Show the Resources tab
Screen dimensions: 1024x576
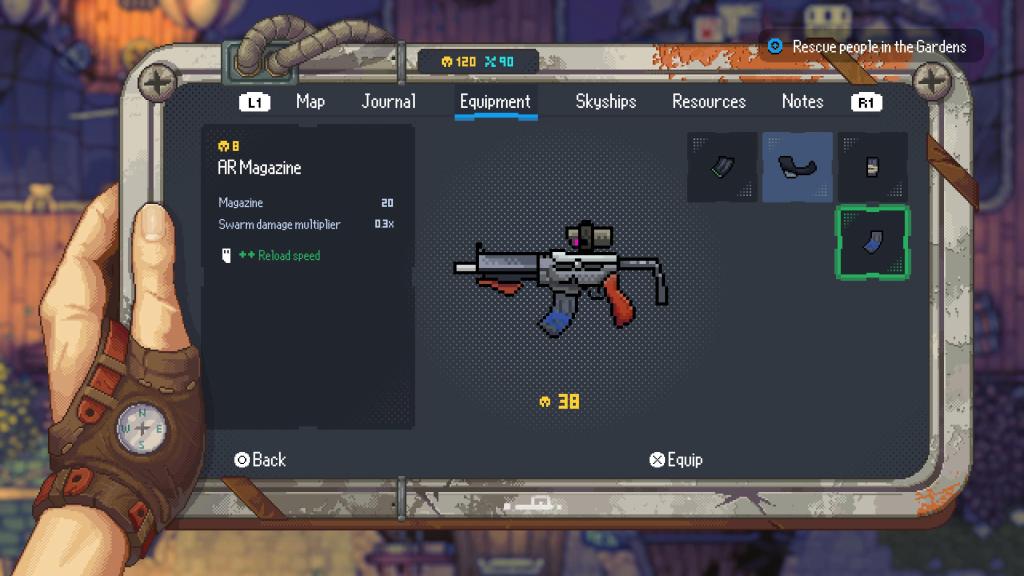coord(708,101)
